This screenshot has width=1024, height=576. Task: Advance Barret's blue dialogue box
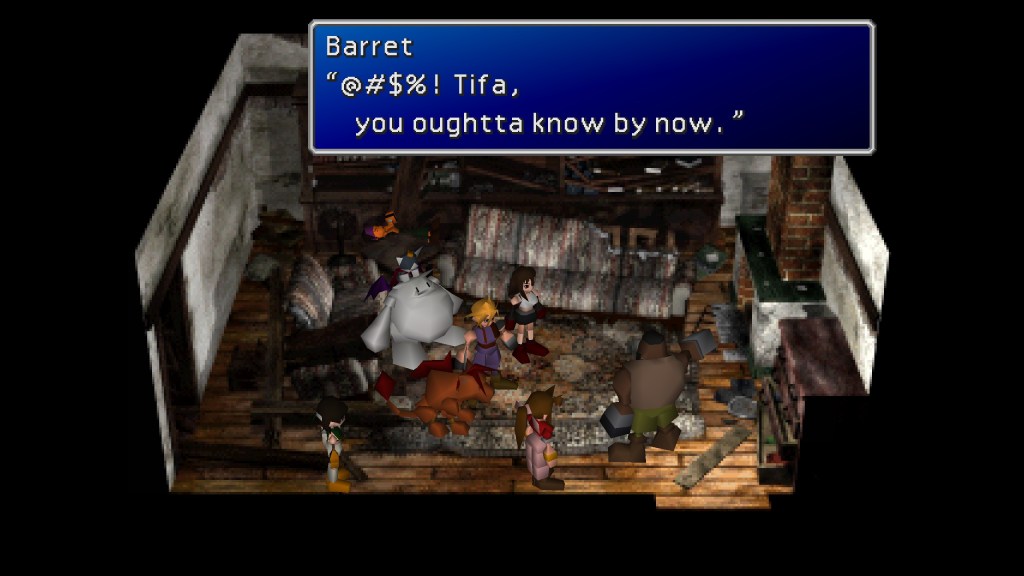591,87
